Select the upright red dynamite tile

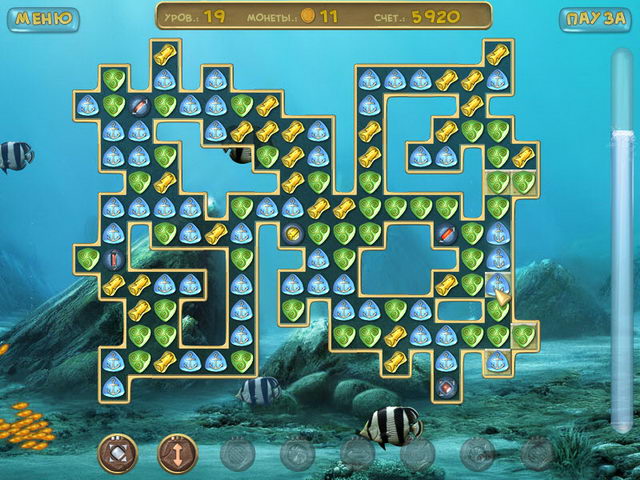113,259
